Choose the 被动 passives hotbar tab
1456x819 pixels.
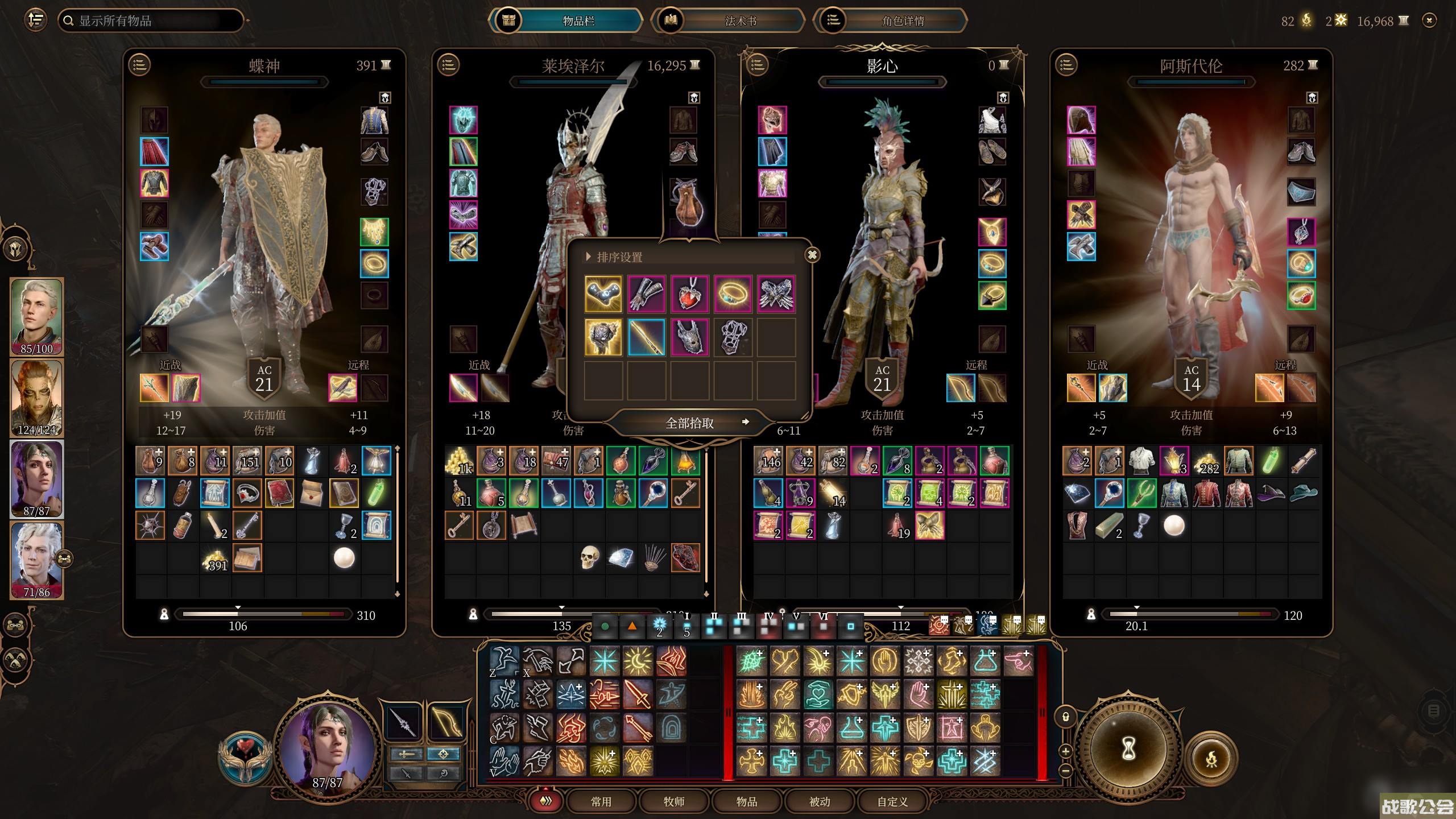tap(820, 801)
